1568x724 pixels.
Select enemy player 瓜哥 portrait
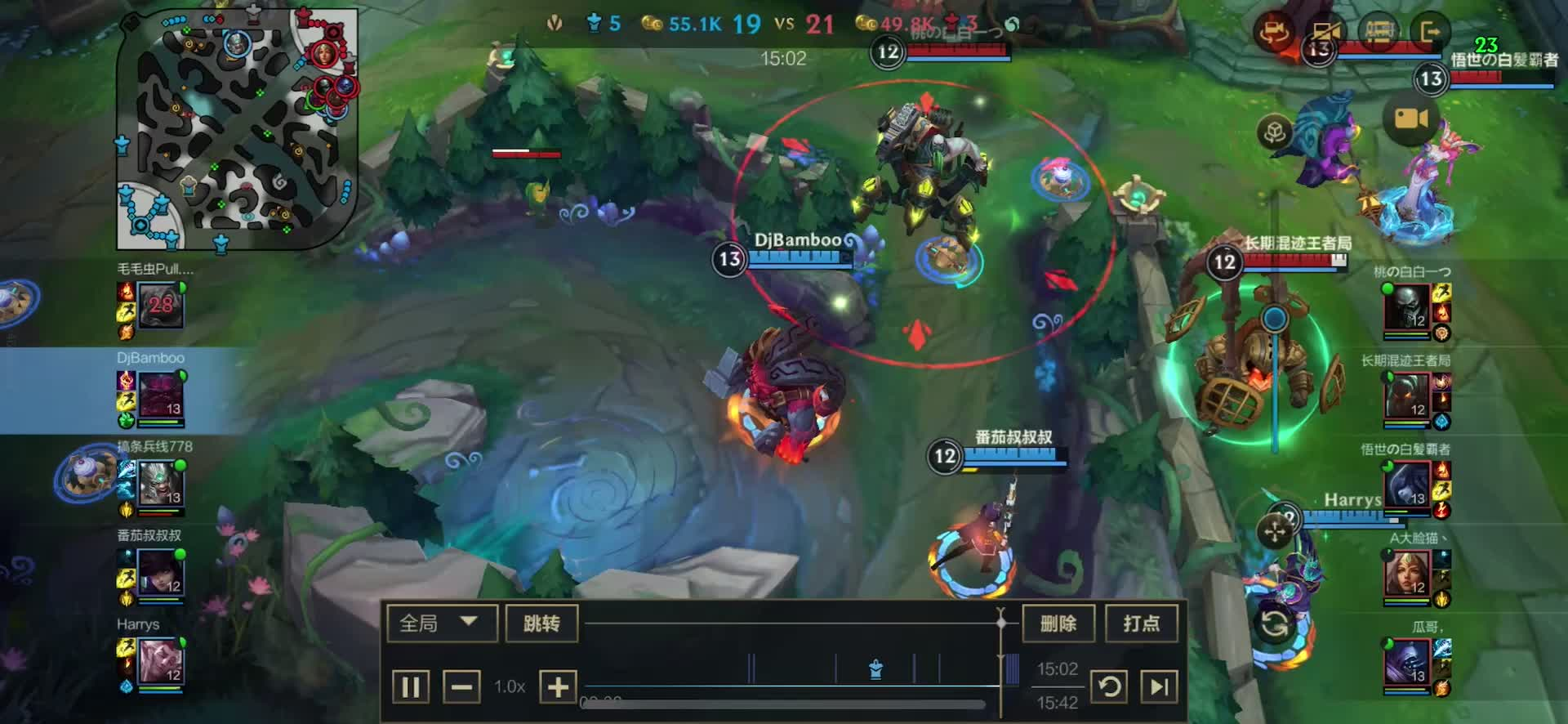click(x=1407, y=661)
